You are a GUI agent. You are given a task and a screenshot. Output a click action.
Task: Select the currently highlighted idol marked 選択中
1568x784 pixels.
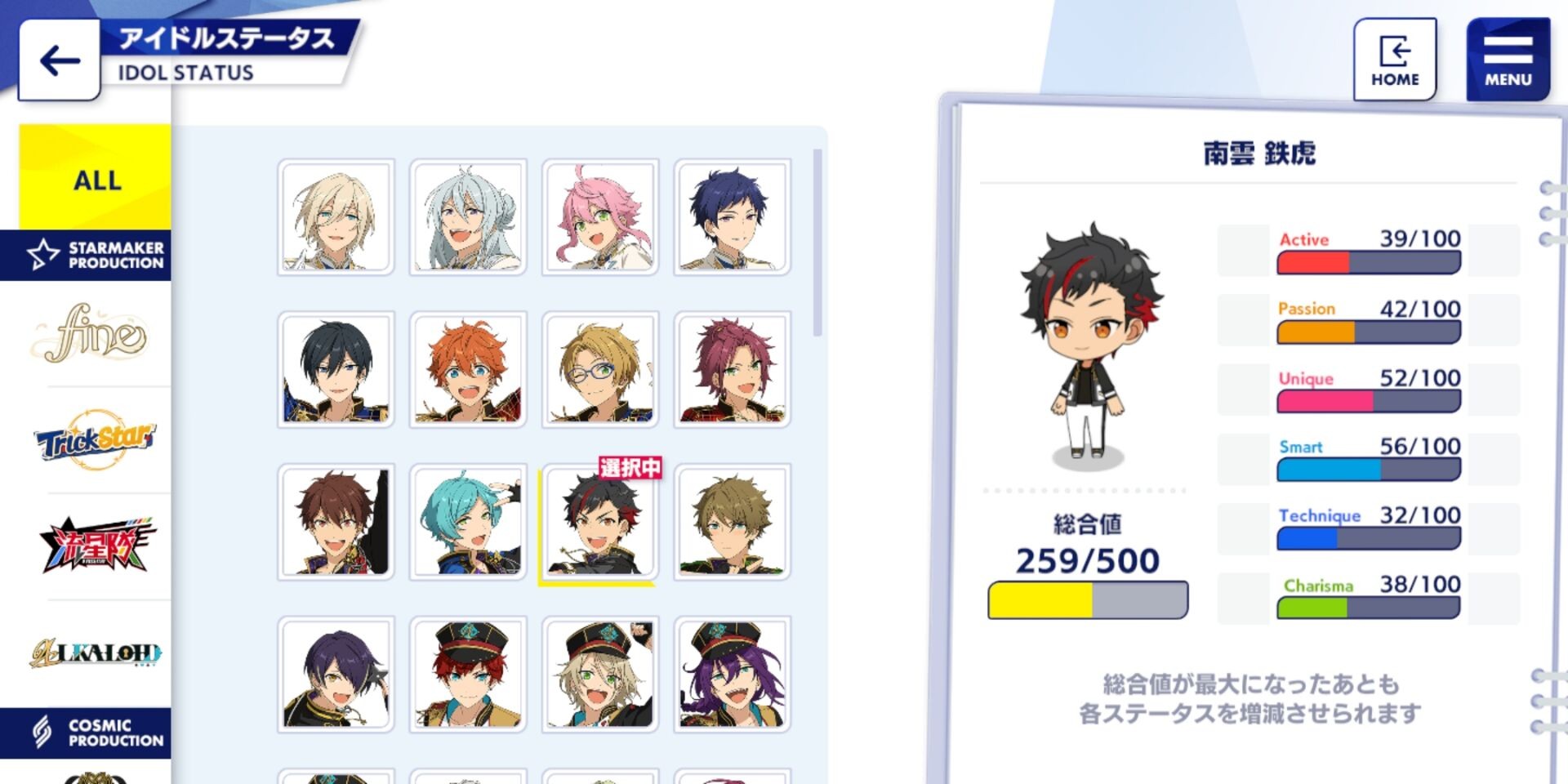tap(600, 523)
